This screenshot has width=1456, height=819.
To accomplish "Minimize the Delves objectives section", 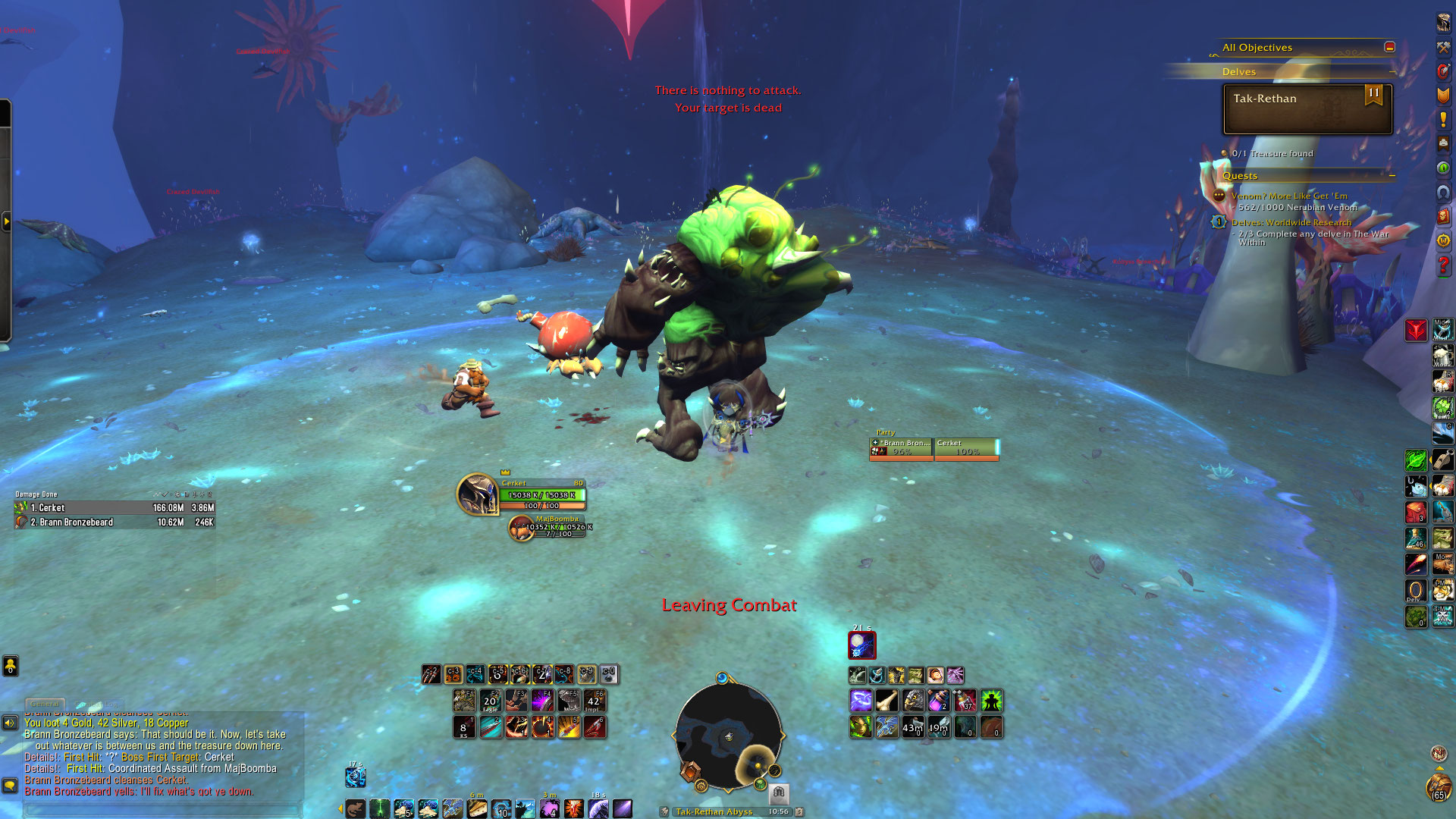I will coord(1392,72).
